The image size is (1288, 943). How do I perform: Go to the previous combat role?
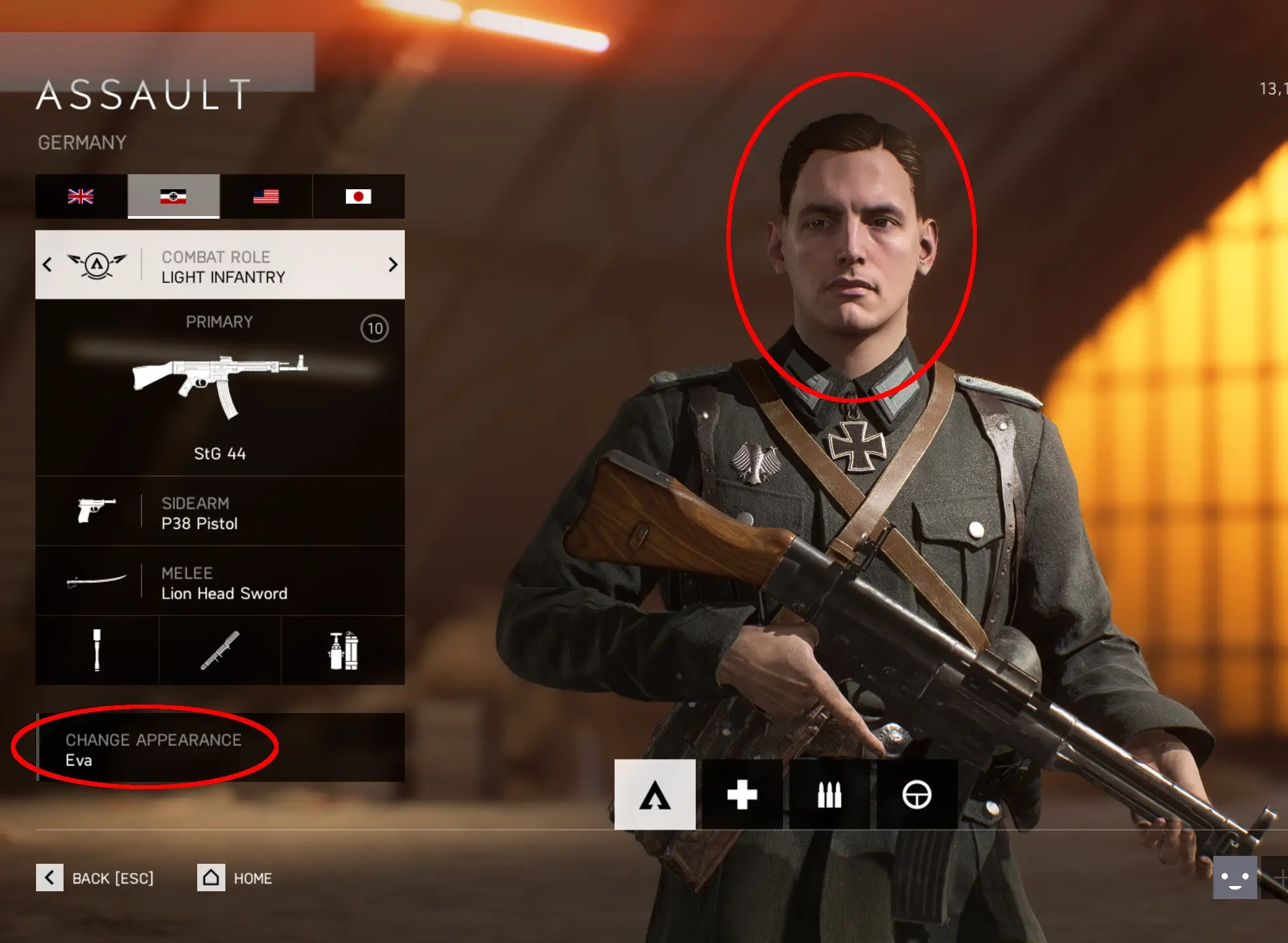[x=47, y=265]
